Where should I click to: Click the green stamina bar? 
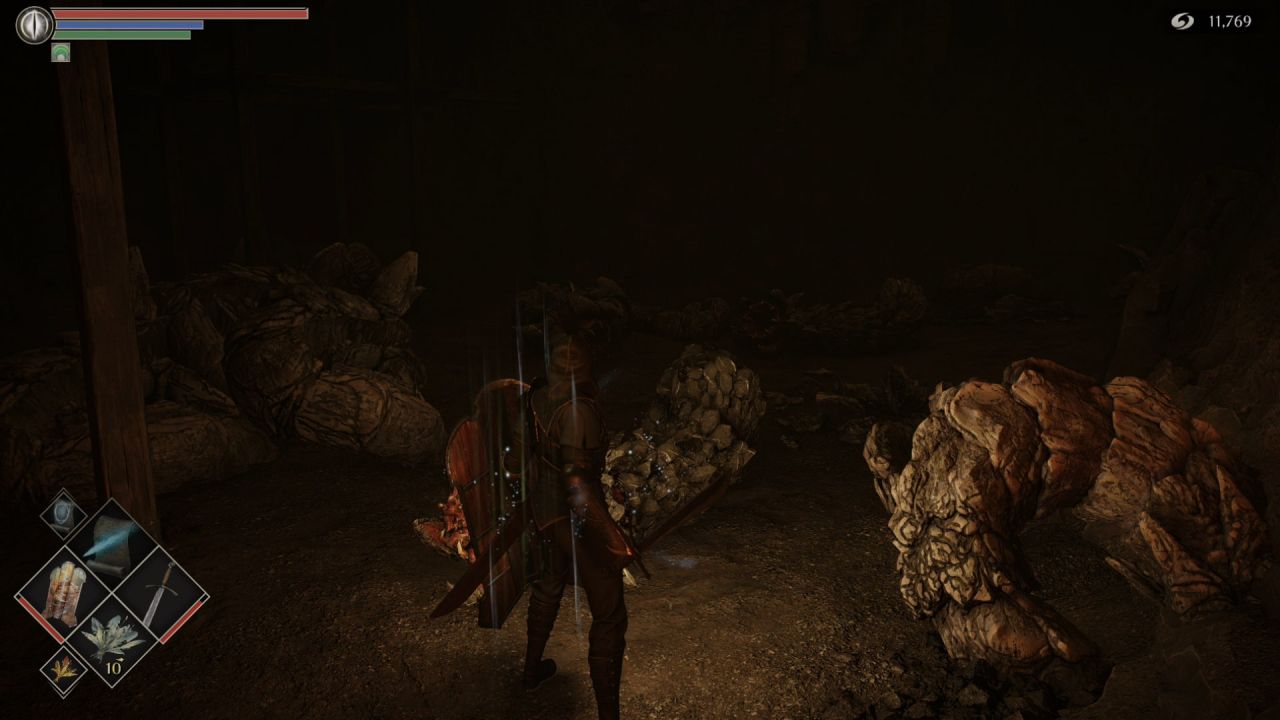pyautogui.click(x=120, y=34)
